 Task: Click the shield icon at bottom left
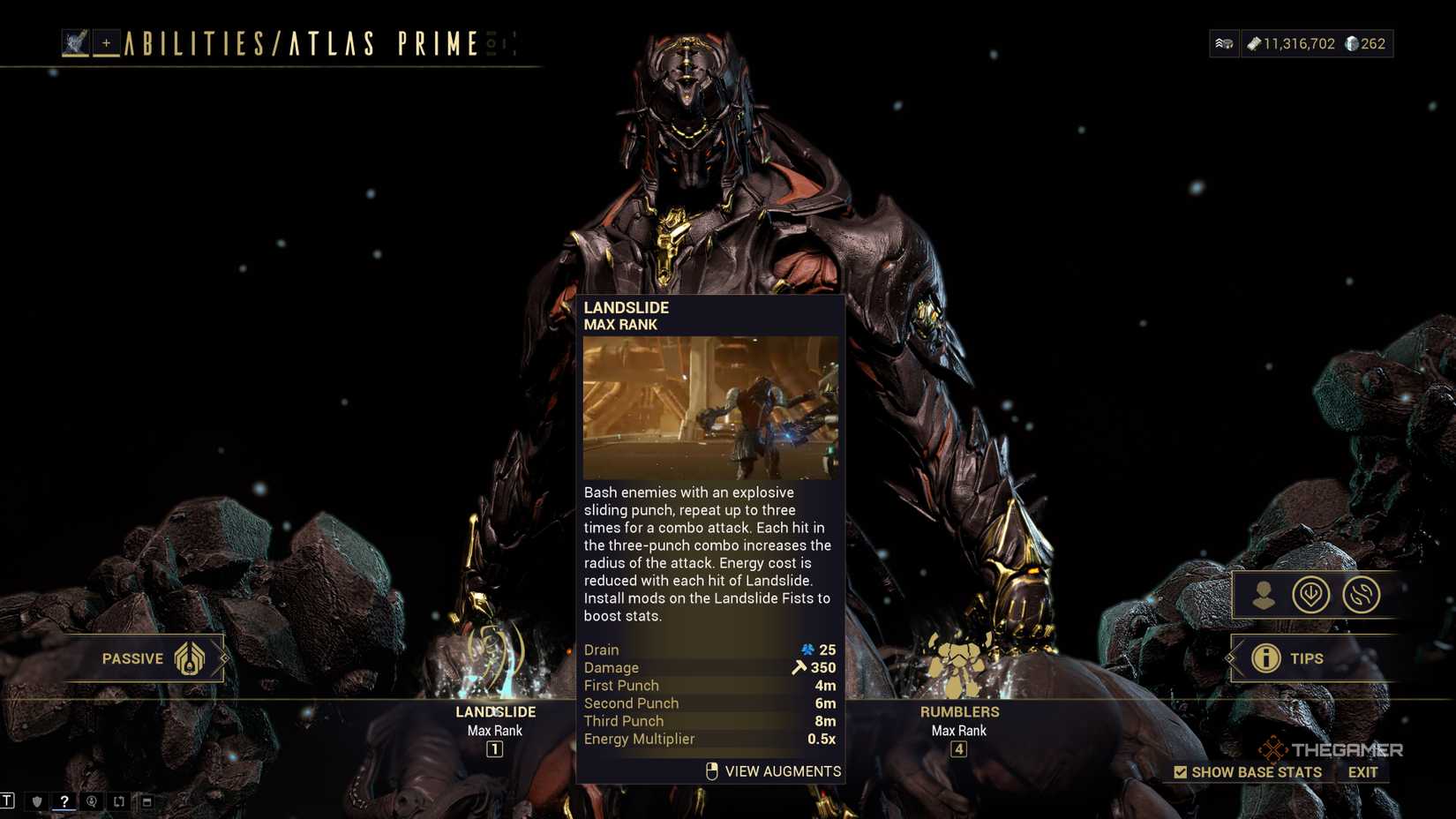[x=35, y=801]
